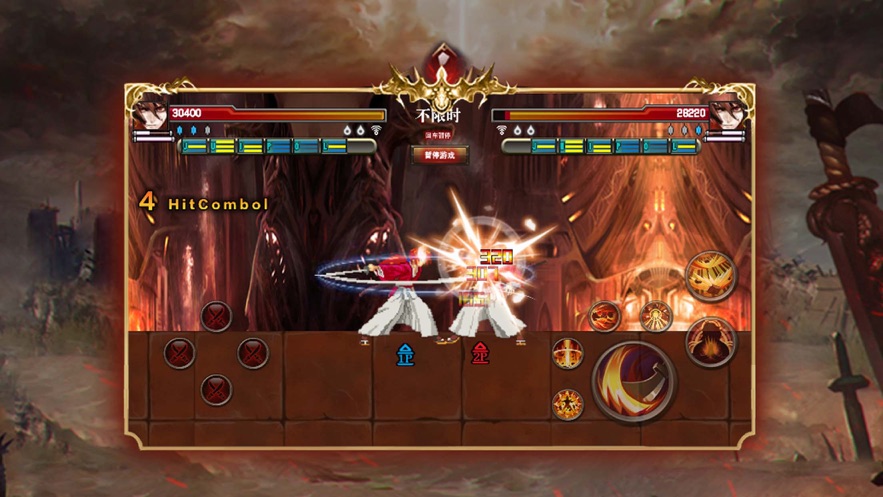Tap the large flaming axe slash attack

634,380
